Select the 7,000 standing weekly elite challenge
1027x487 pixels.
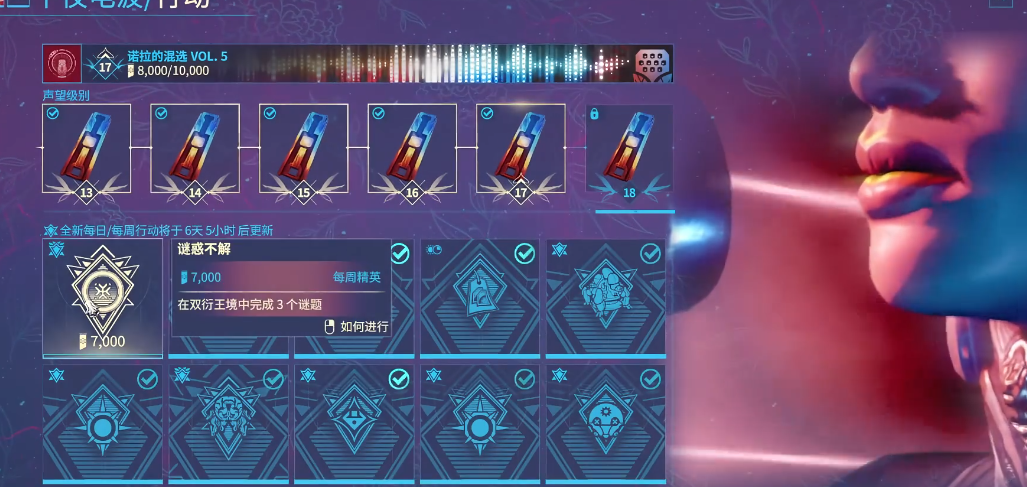102,298
